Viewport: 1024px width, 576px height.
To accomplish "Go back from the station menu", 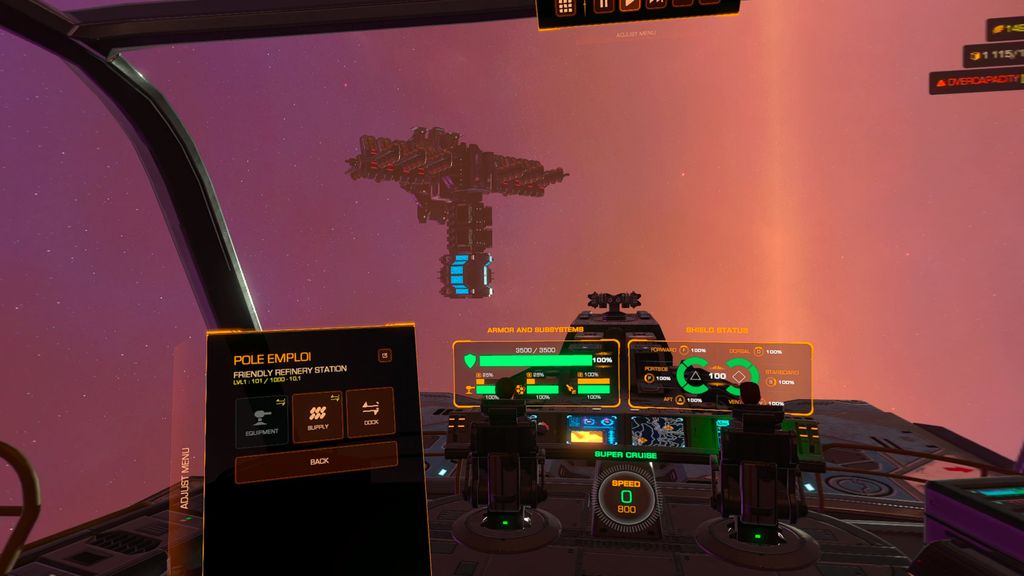I will click(316, 462).
